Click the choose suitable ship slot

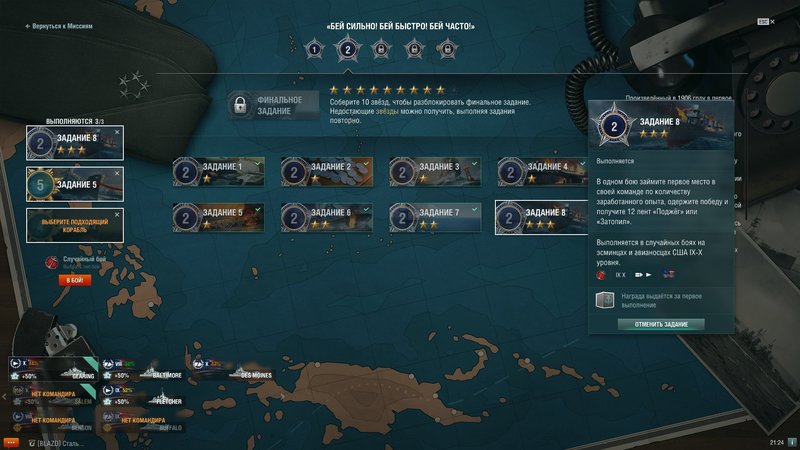point(75,224)
